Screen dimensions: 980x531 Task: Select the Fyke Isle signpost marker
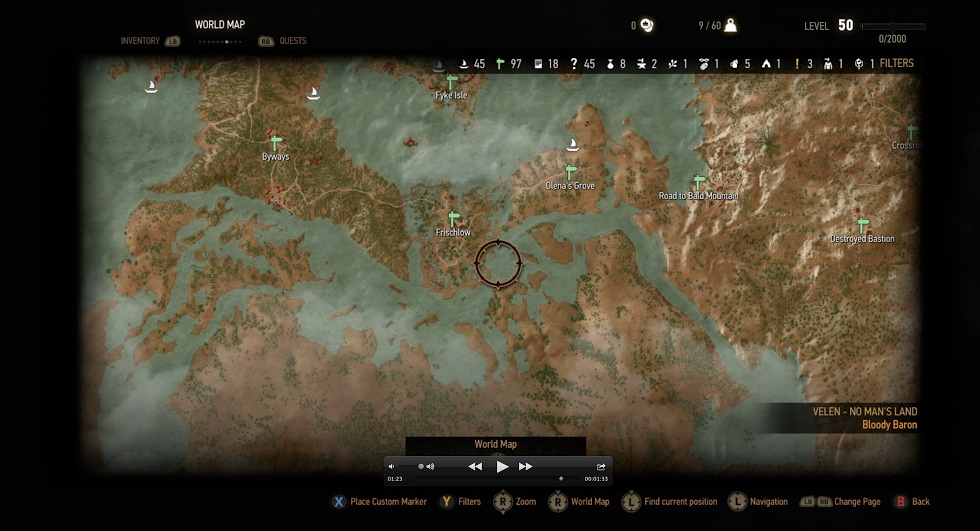click(x=452, y=82)
